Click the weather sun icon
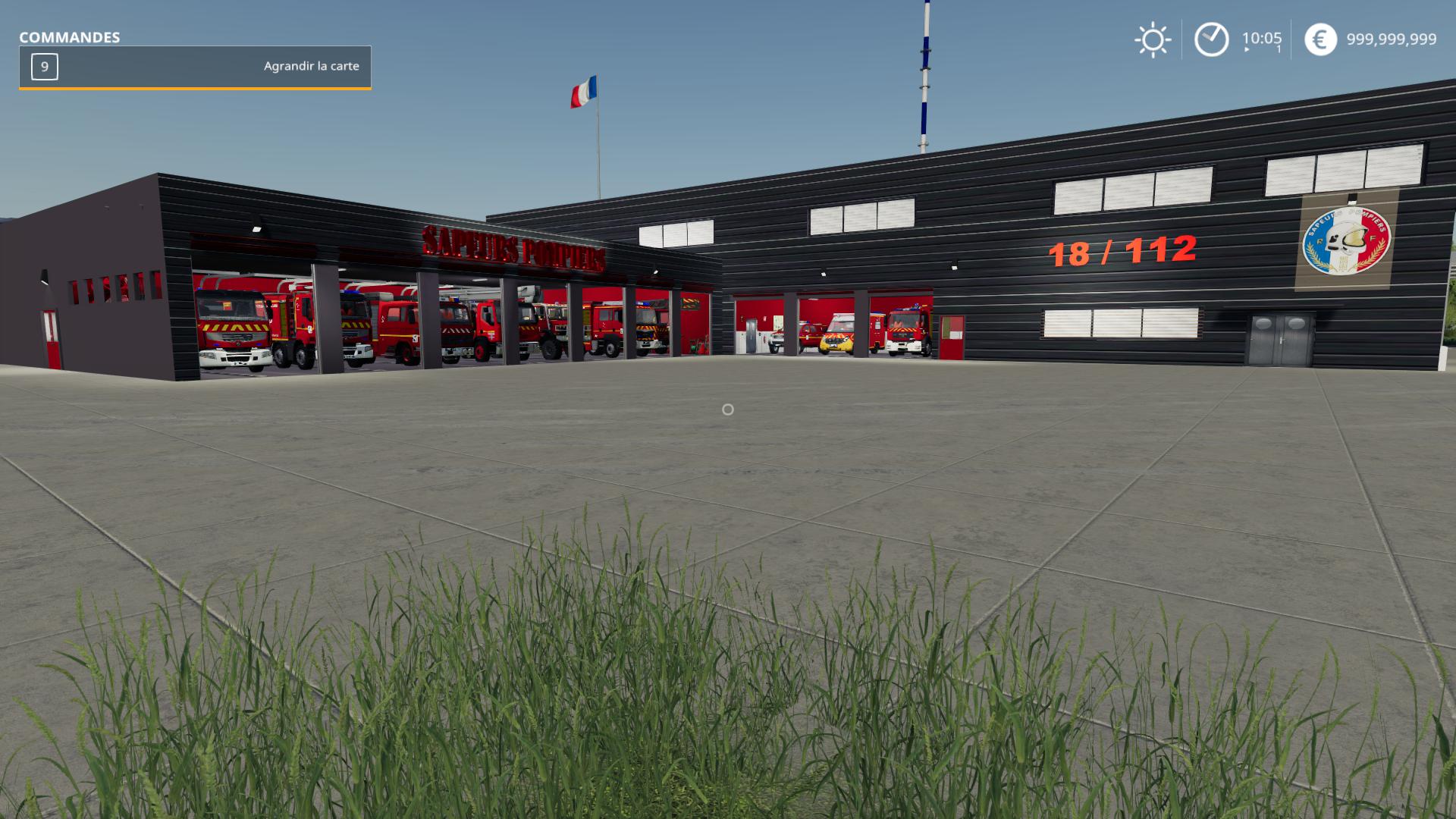This screenshot has height=819, width=1456. [x=1152, y=39]
